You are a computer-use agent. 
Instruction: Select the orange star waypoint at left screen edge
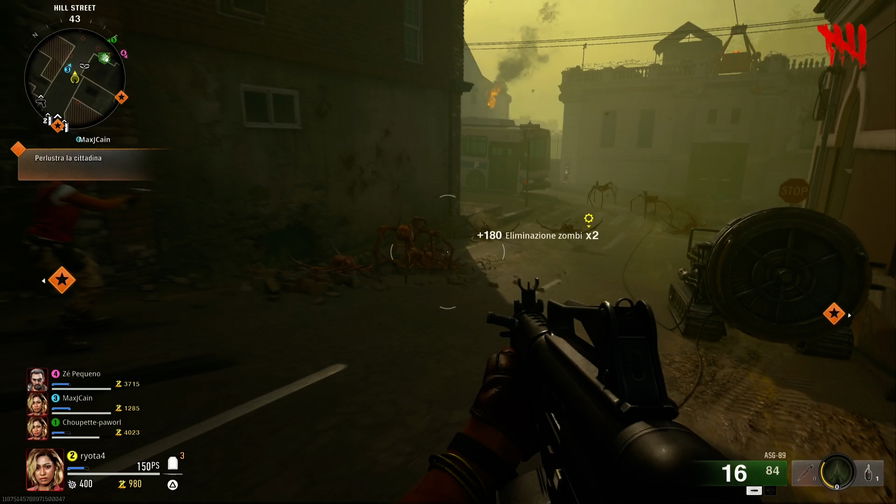tap(62, 281)
